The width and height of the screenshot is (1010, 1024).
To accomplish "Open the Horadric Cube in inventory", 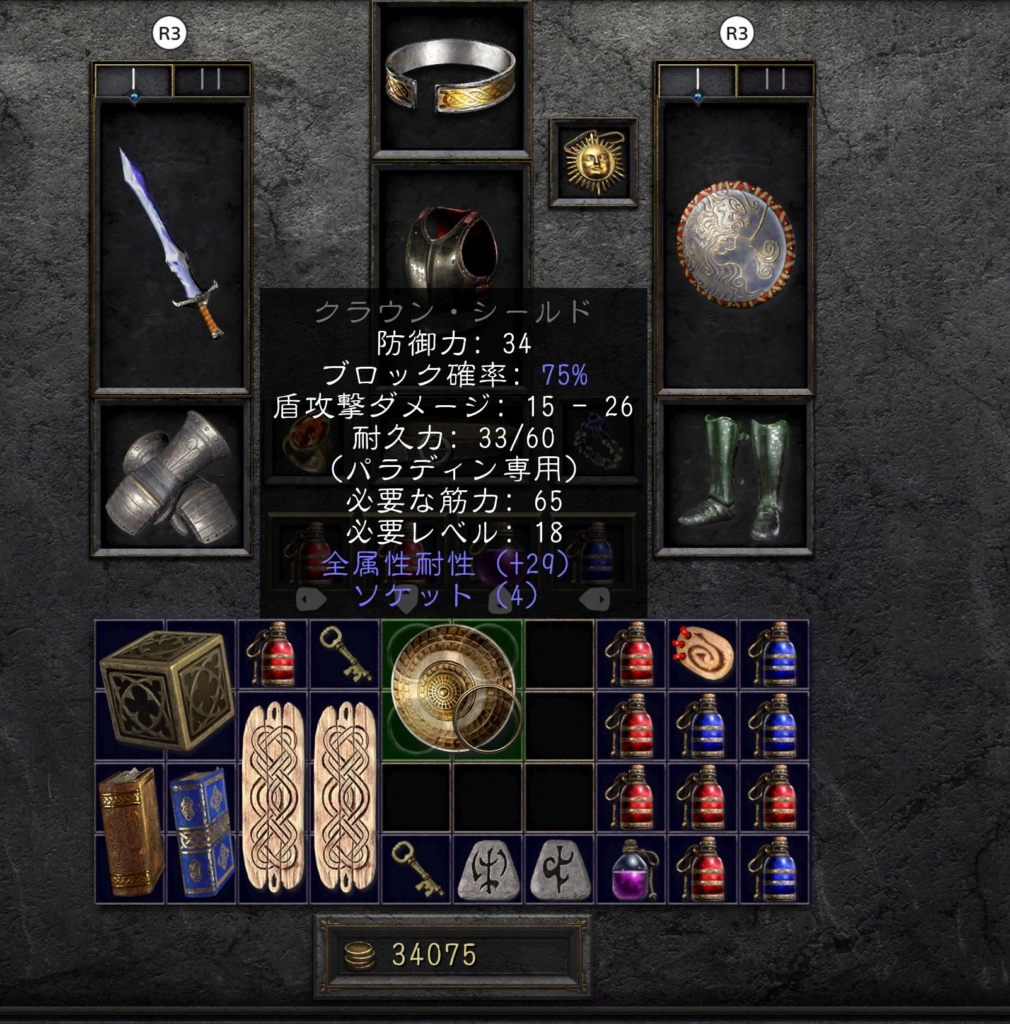I will coord(166,690).
